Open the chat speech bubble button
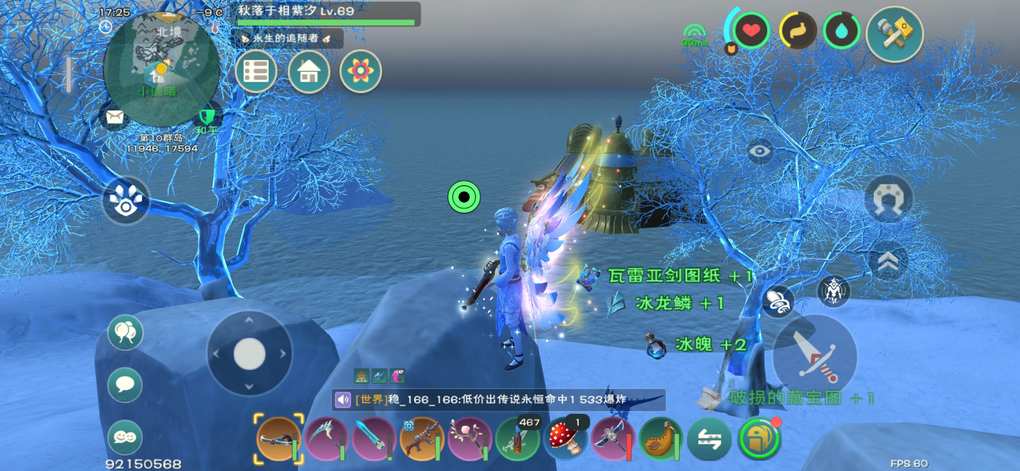Image resolution: width=1020 pixels, height=471 pixels. click(125, 384)
